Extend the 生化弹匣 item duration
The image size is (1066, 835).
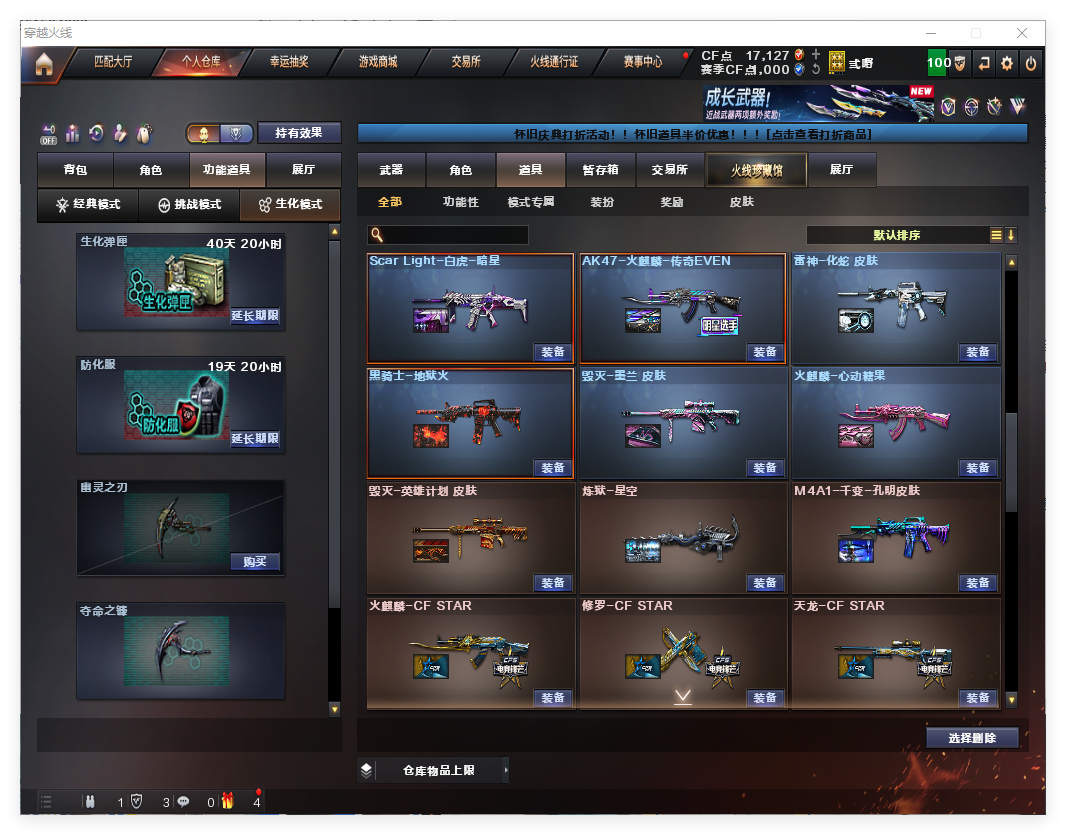coord(255,316)
